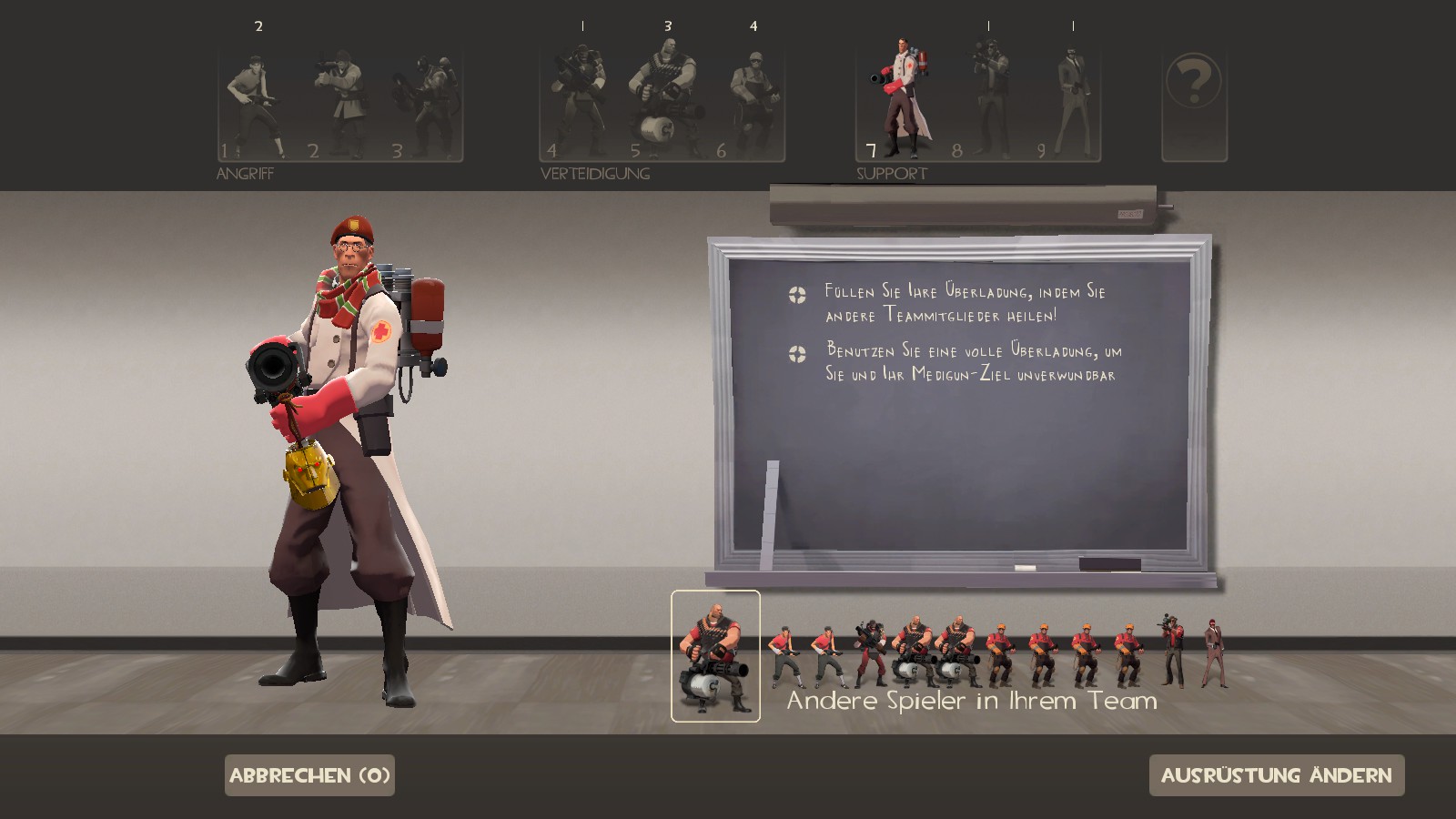Open Ausrüstung Ändern loadout editor
The width and height of the screenshot is (1456, 819).
pyautogui.click(x=1276, y=775)
